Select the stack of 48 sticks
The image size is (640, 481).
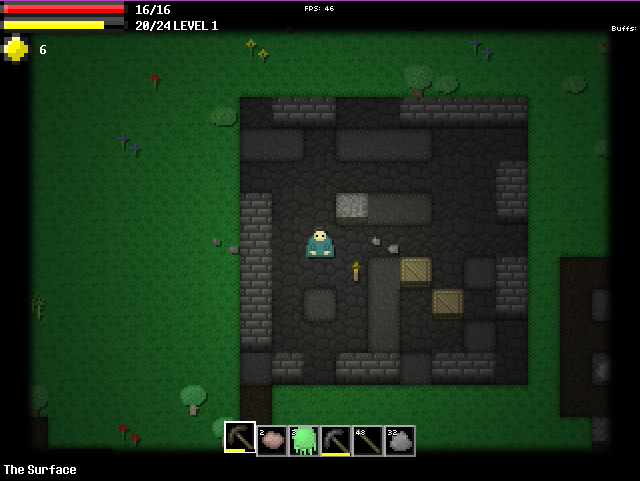click(368, 440)
